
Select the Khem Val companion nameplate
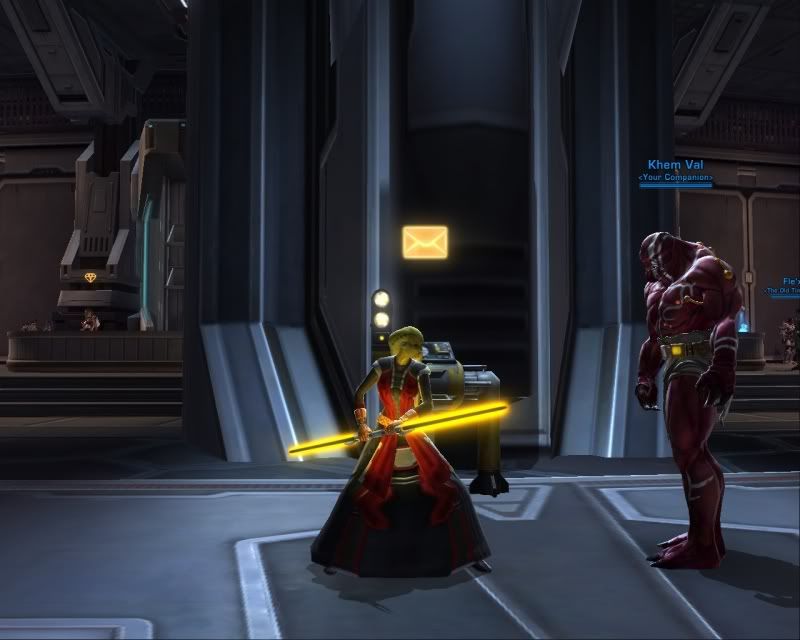click(675, 165)
